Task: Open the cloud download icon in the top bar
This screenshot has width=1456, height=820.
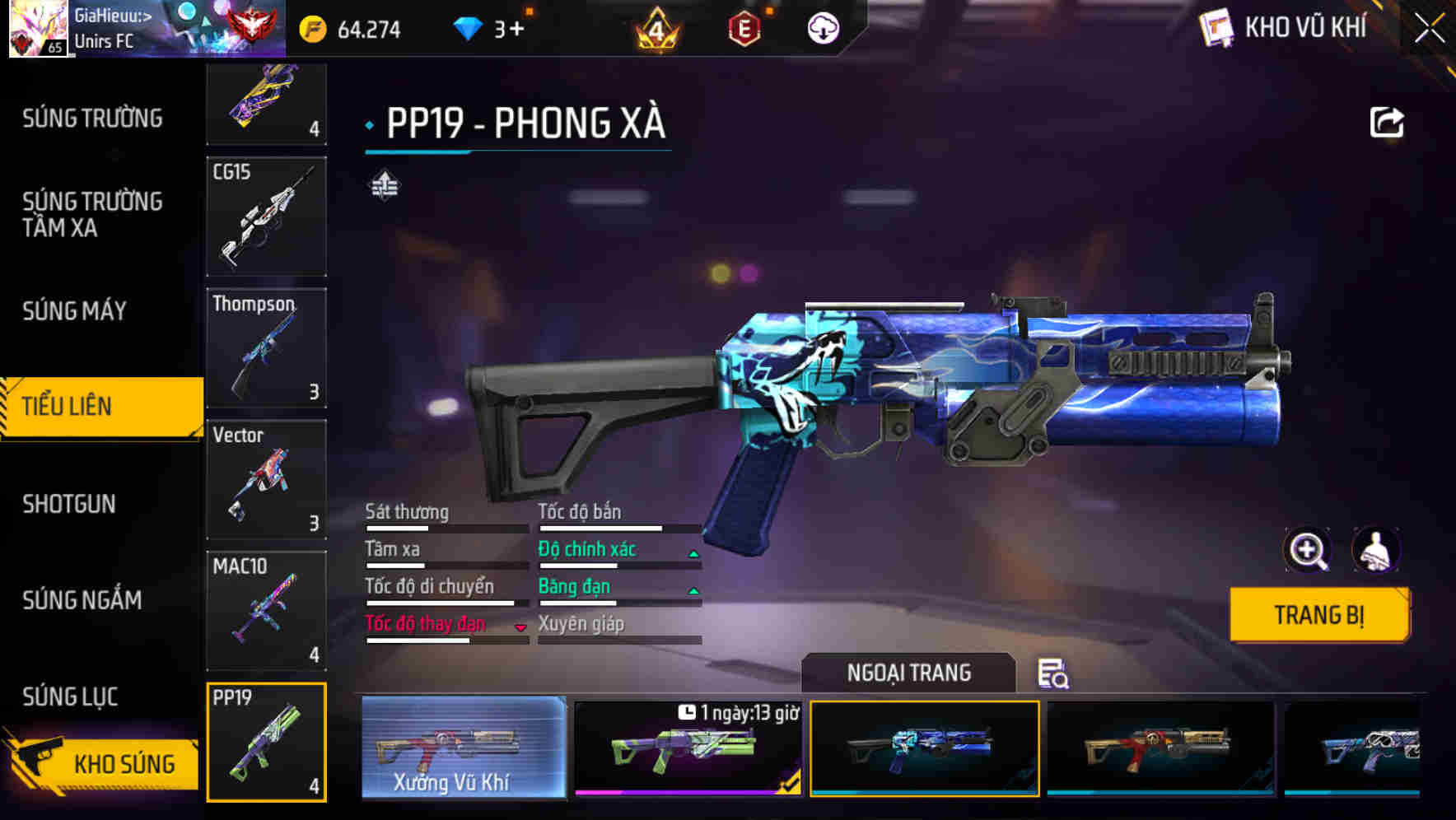Action: [x=823, y=29]
